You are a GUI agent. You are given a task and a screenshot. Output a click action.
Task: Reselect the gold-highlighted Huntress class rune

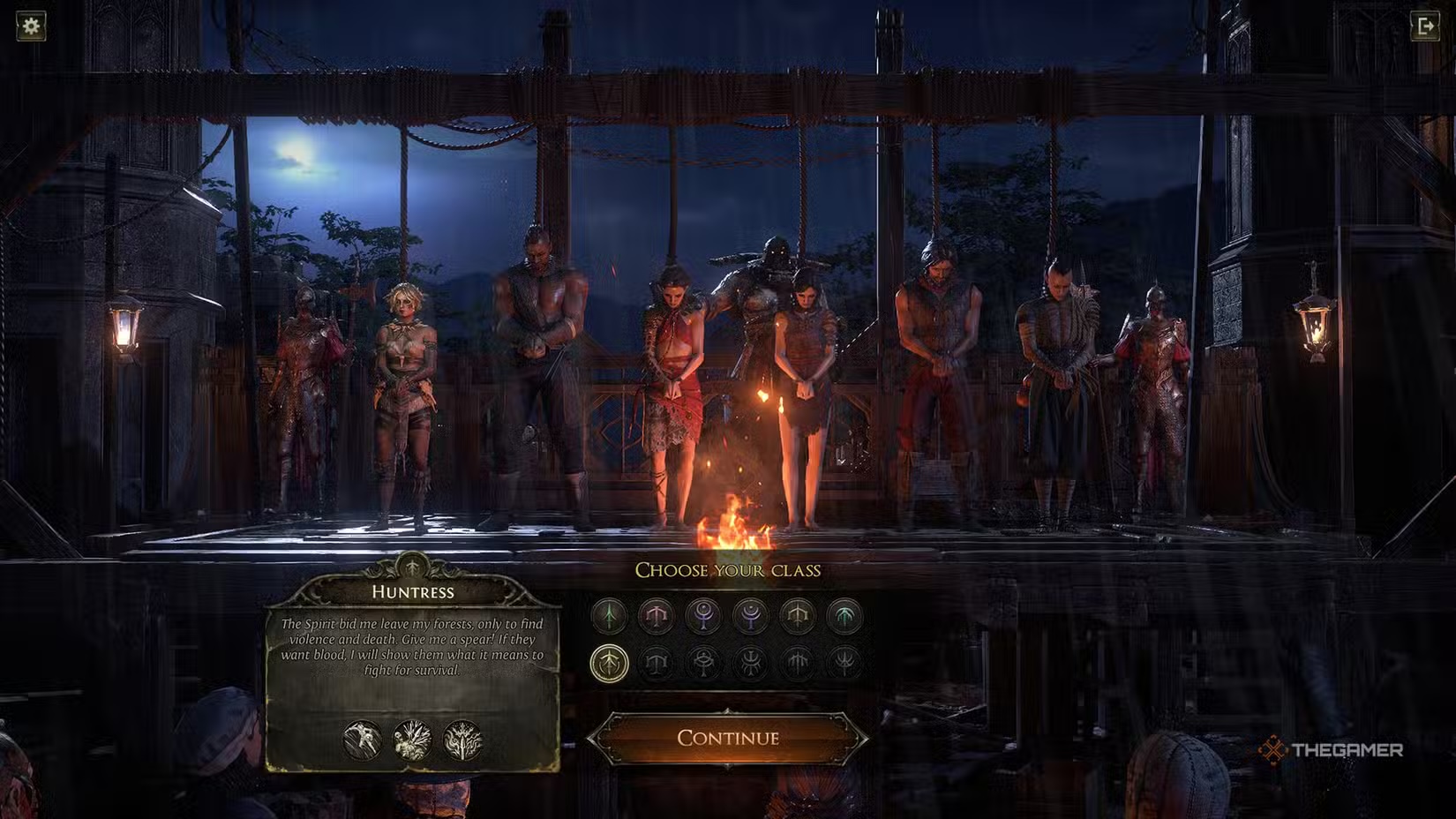[610, 663]
